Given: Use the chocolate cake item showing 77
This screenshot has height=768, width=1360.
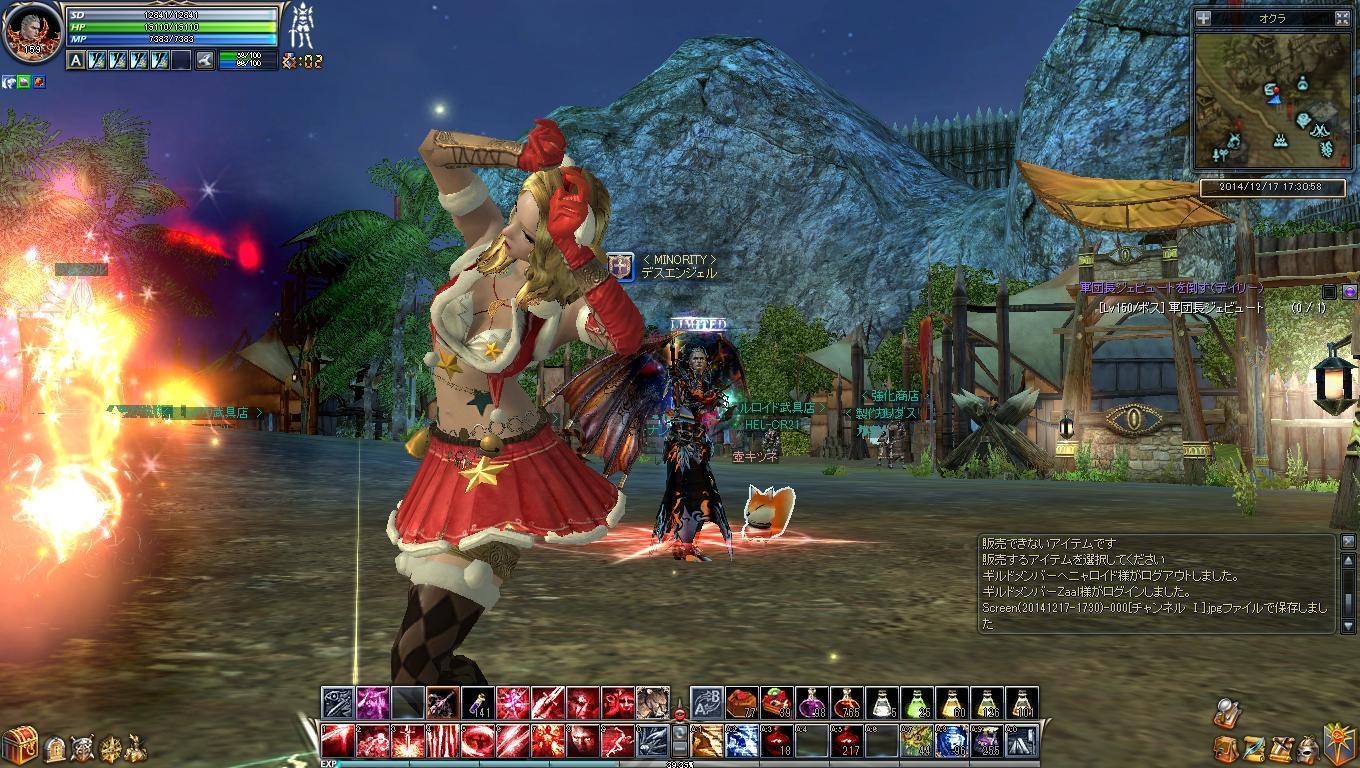Looking at the screenshot, I should tap(742, 704).
